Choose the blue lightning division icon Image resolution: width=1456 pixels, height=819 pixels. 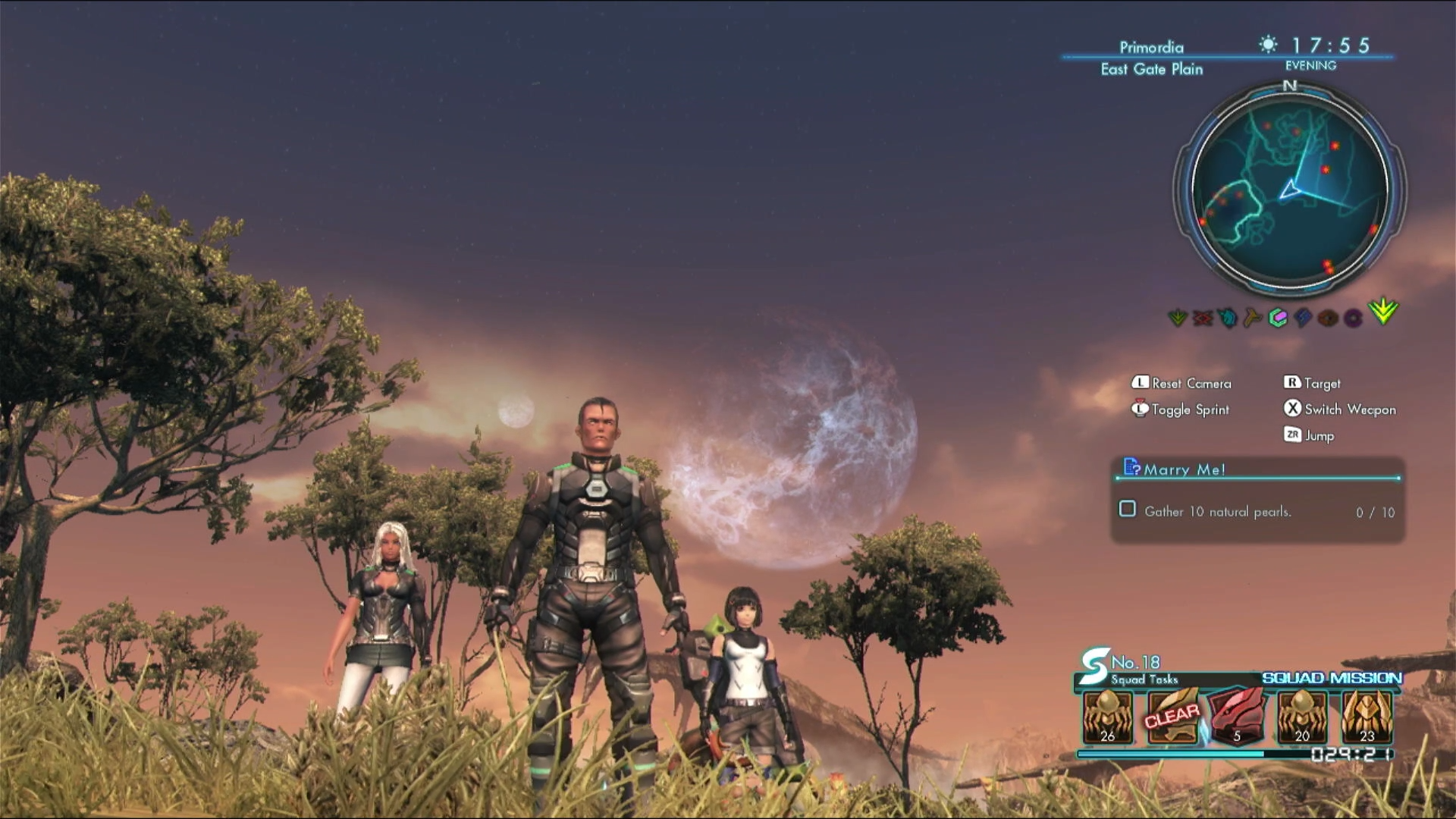pos(1303,318)
